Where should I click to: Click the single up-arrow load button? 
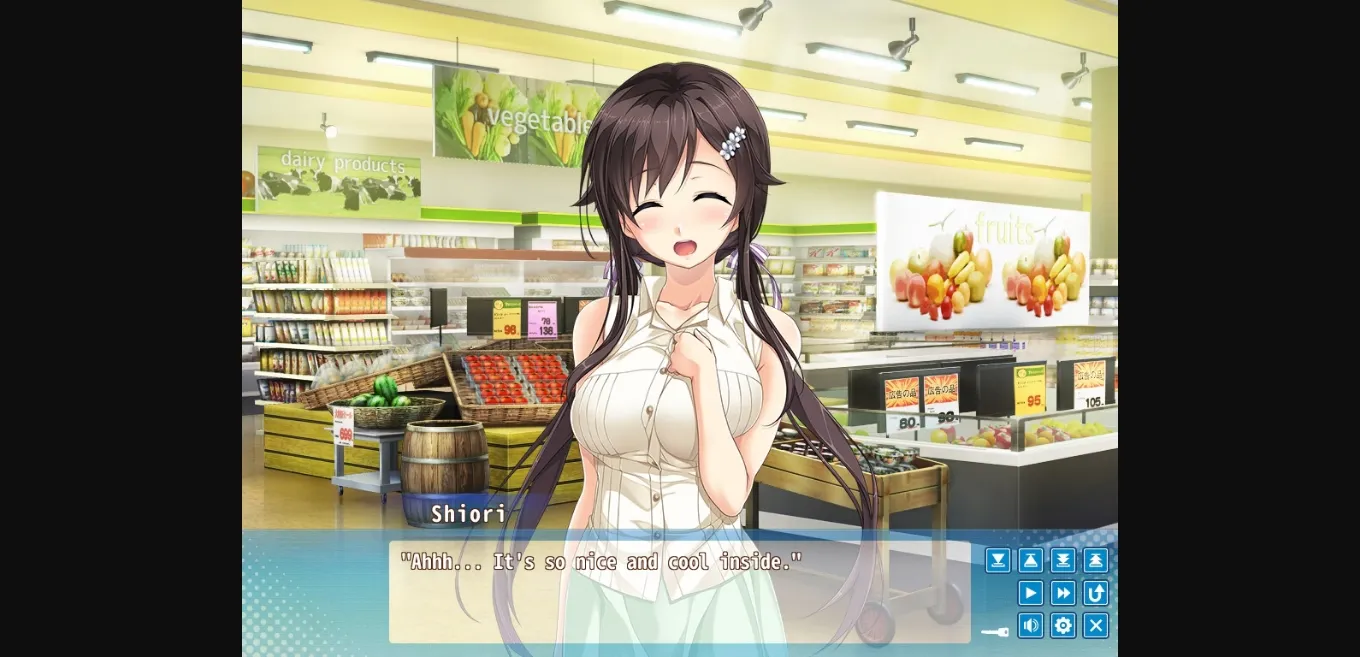coord(1030,560)
